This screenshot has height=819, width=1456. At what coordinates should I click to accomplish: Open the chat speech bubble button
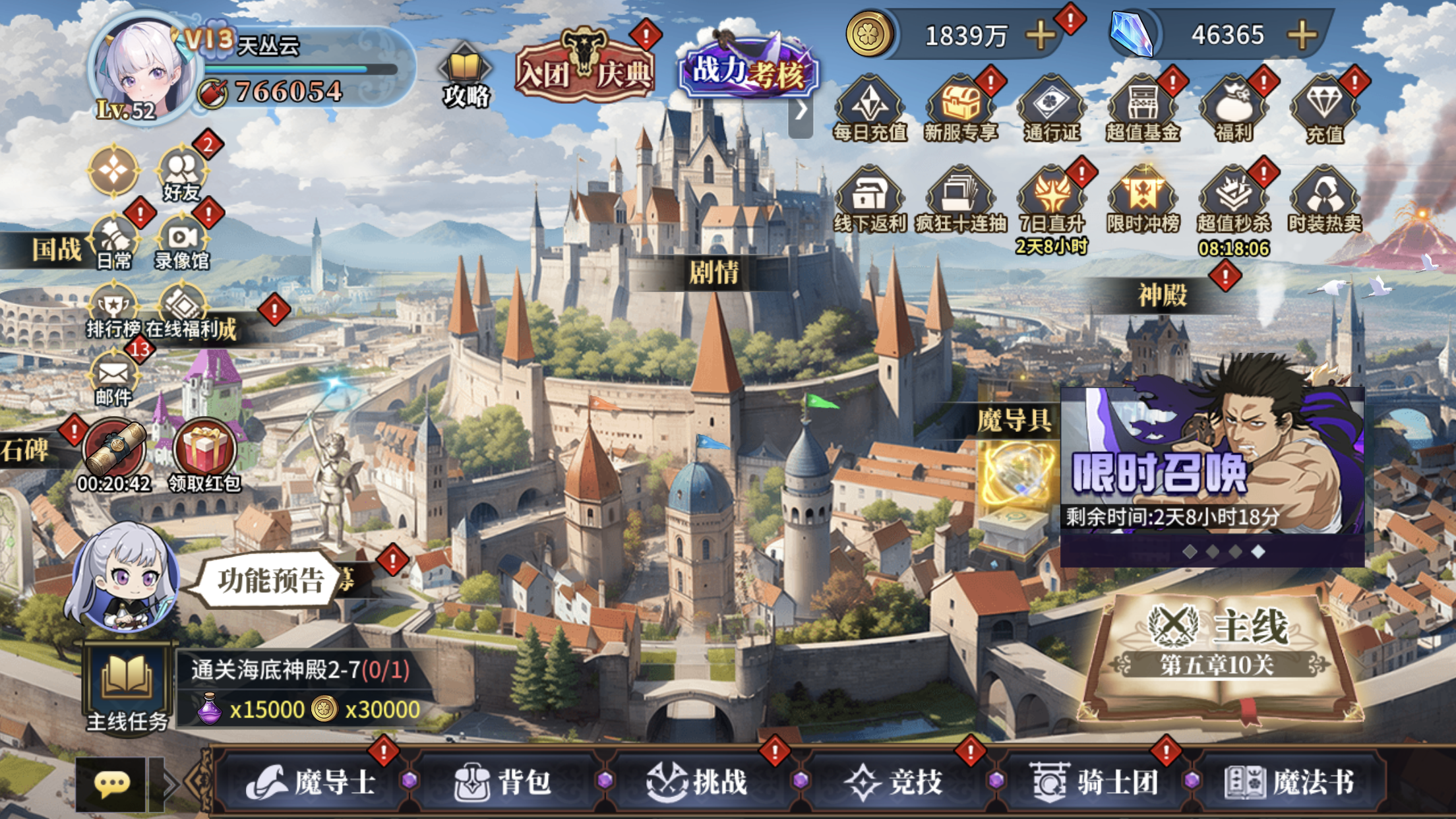coord(111,783)
